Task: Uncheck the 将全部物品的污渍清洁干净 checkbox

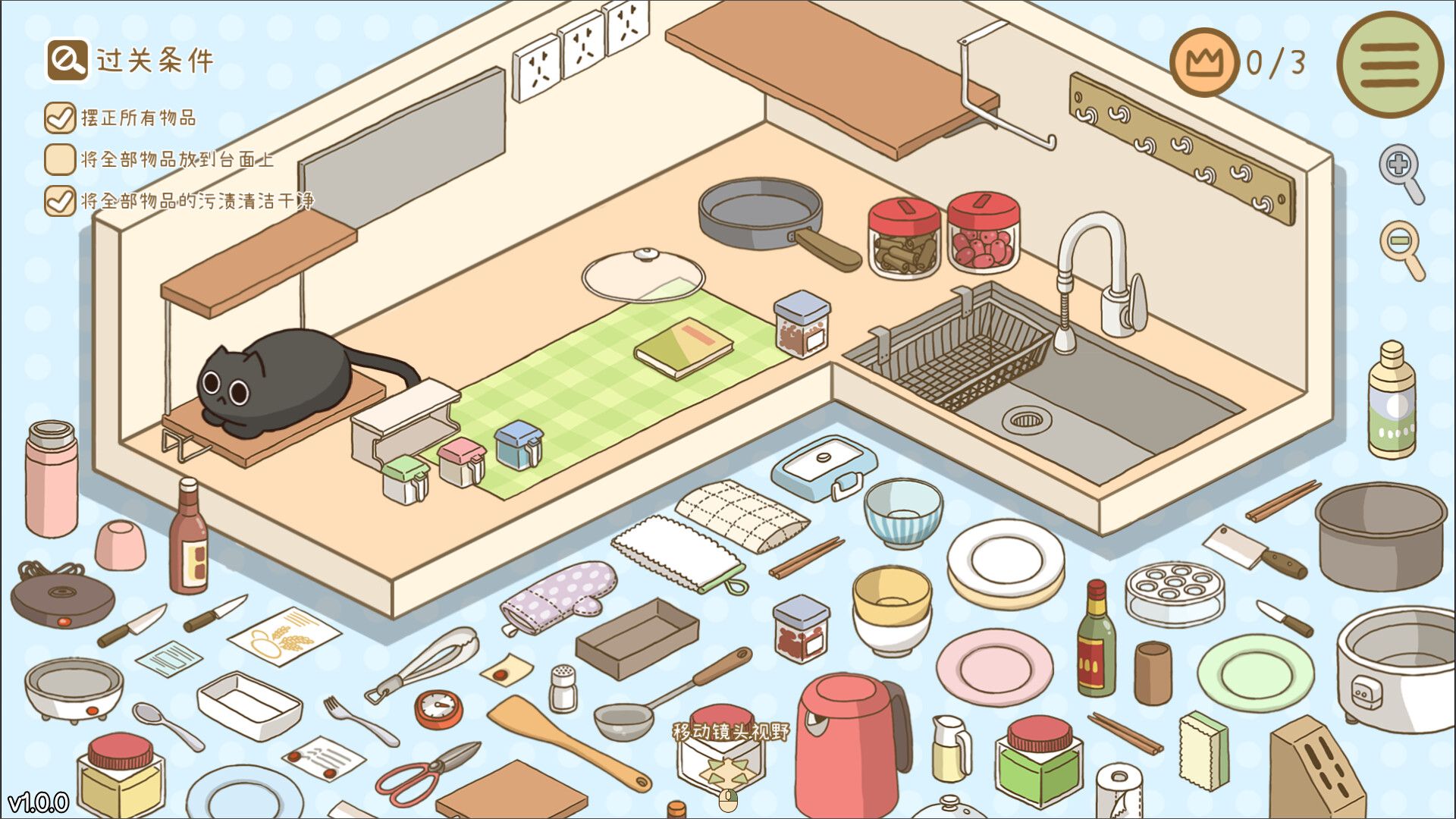Action: coord(58,201)
